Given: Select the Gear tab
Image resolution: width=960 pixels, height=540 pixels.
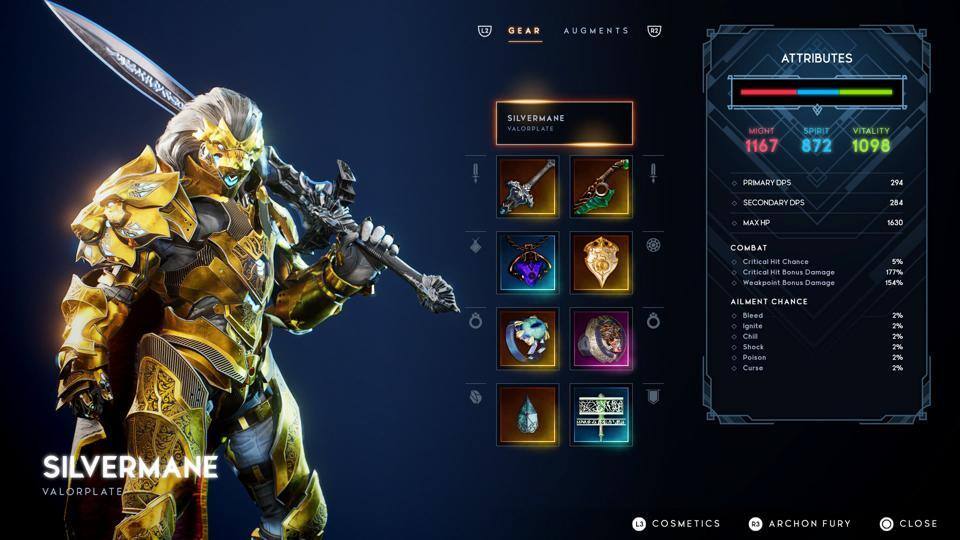Looking at the screenshot, I should [x=524, y=31].
